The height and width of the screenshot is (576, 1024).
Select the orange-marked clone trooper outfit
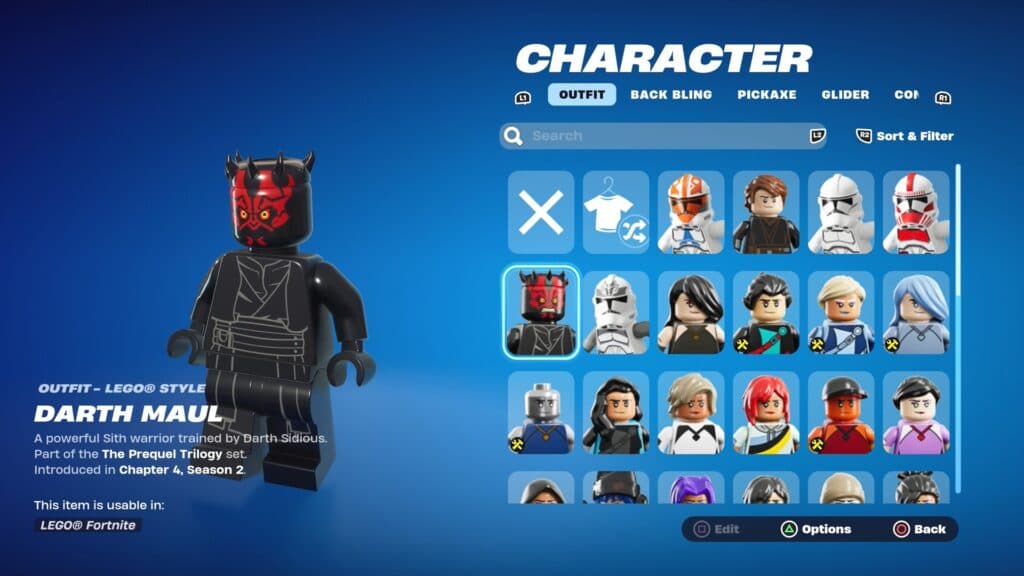pyautogui.click(x=691, y=212)
